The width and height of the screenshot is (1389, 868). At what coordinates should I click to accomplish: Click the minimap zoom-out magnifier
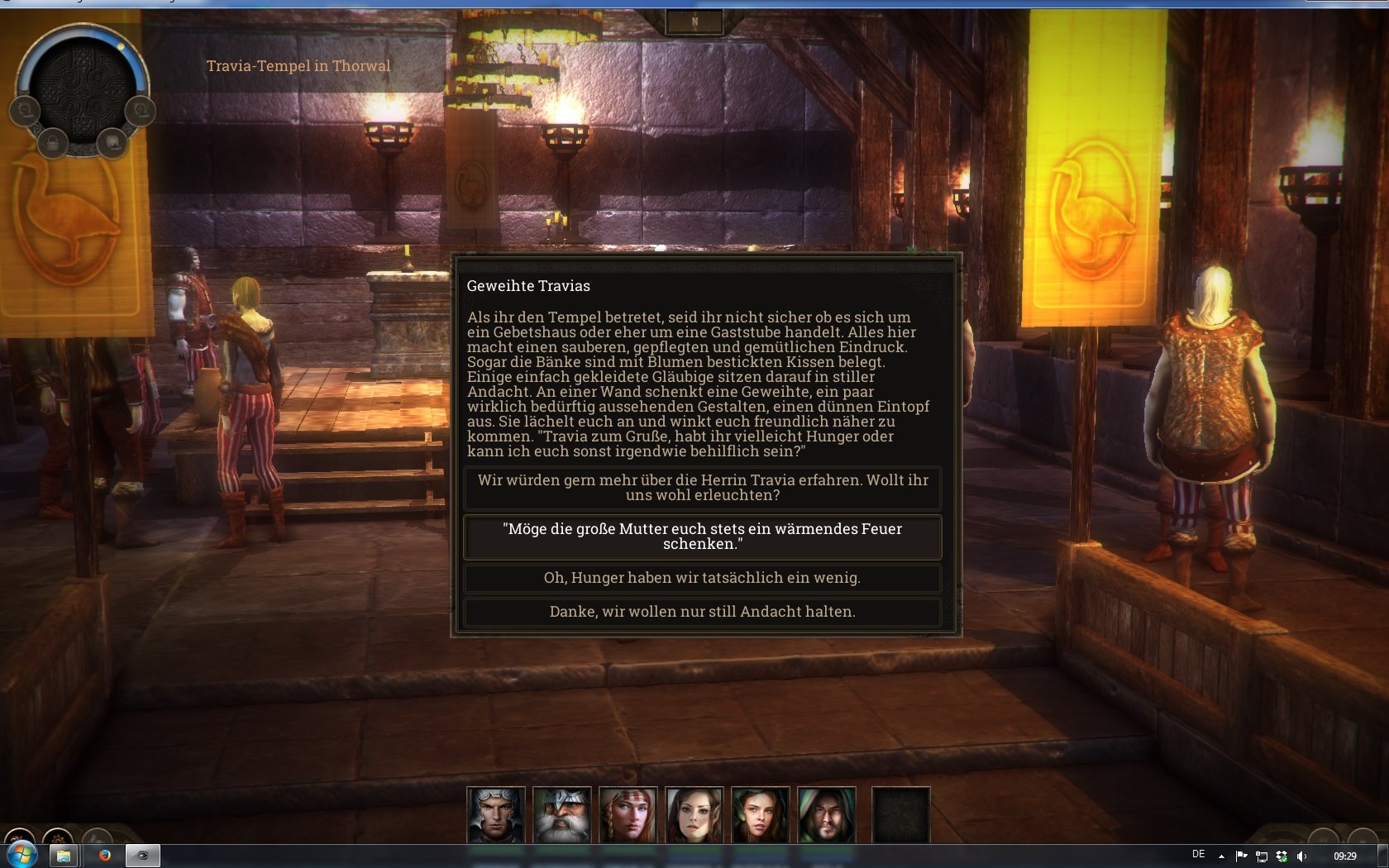pyautogui.click(x=25, y=110)
